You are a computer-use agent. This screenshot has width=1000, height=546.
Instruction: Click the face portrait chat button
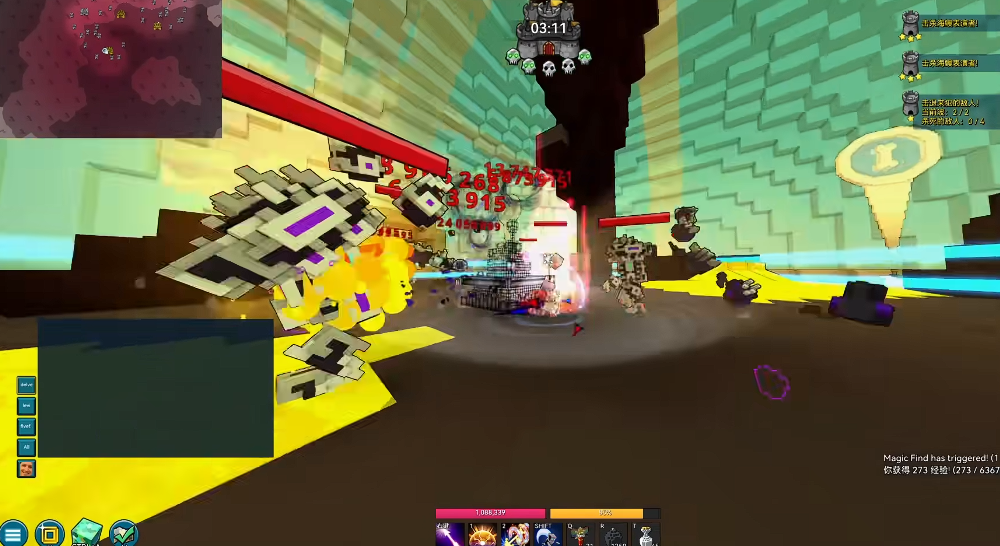click(x=27, y=468)
